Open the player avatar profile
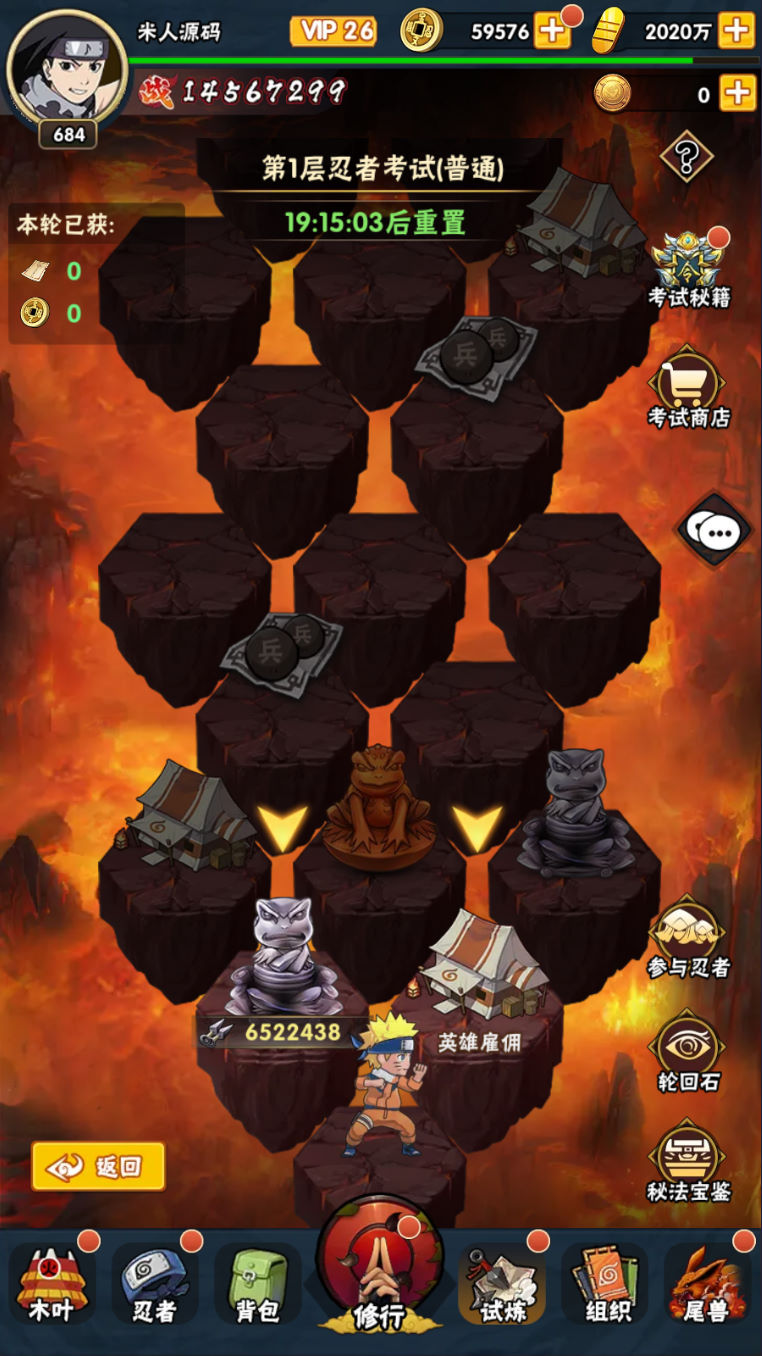This screenshot has height=1356, width=762. (x=66, y=68)
